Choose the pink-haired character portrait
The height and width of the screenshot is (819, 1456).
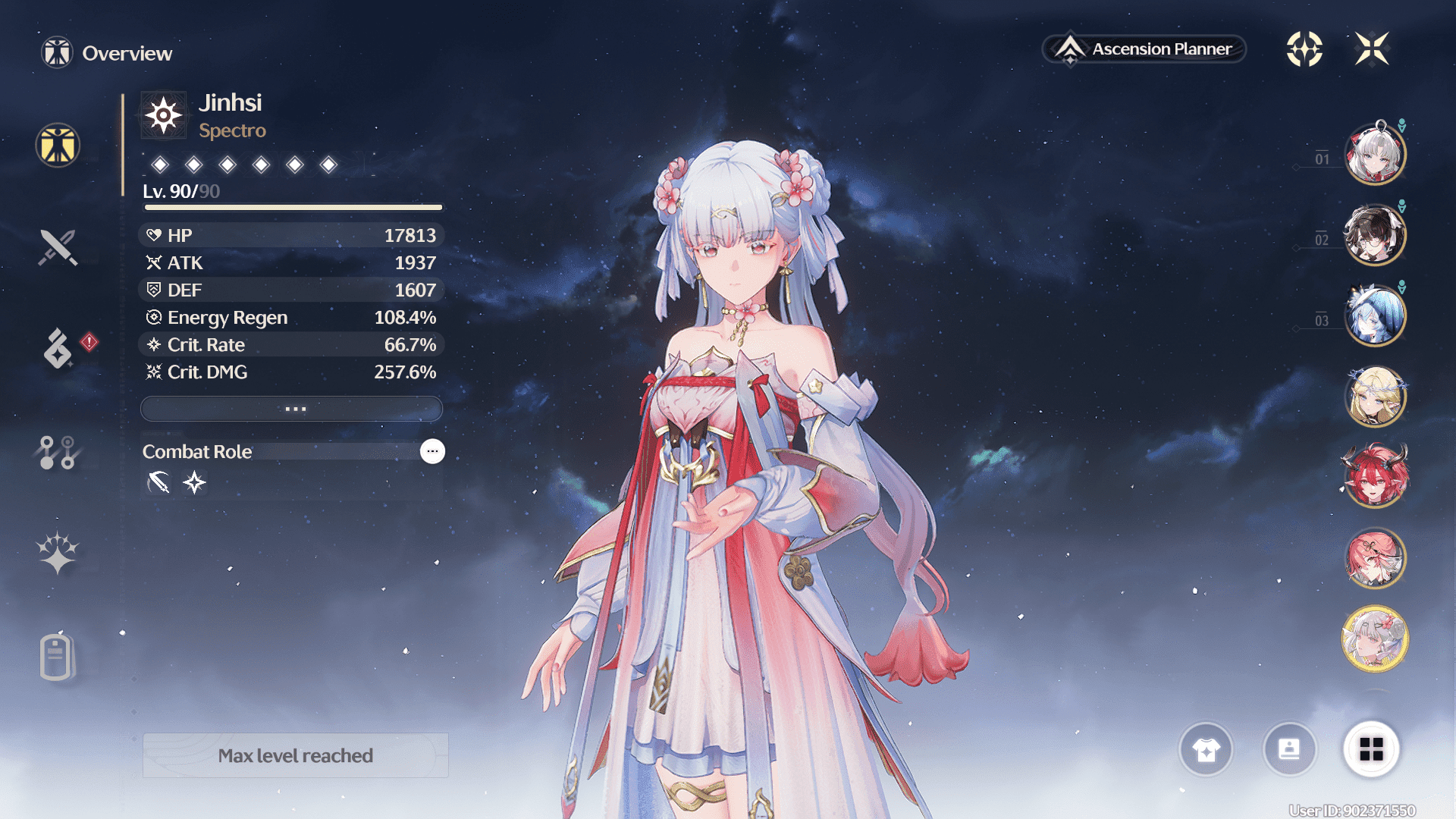1375,558
